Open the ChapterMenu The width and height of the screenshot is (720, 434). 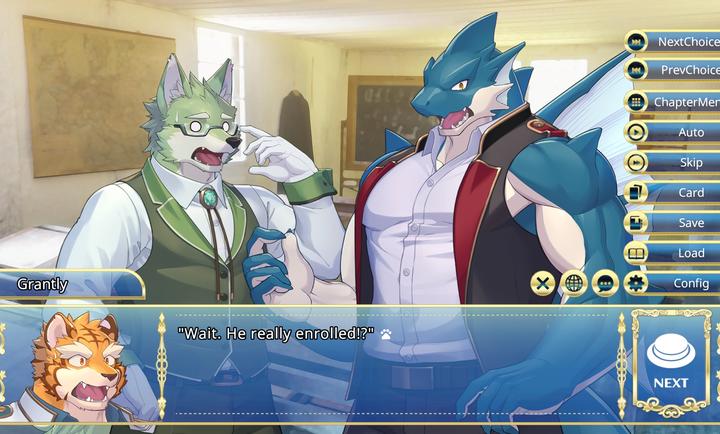(x=675, y=101)
